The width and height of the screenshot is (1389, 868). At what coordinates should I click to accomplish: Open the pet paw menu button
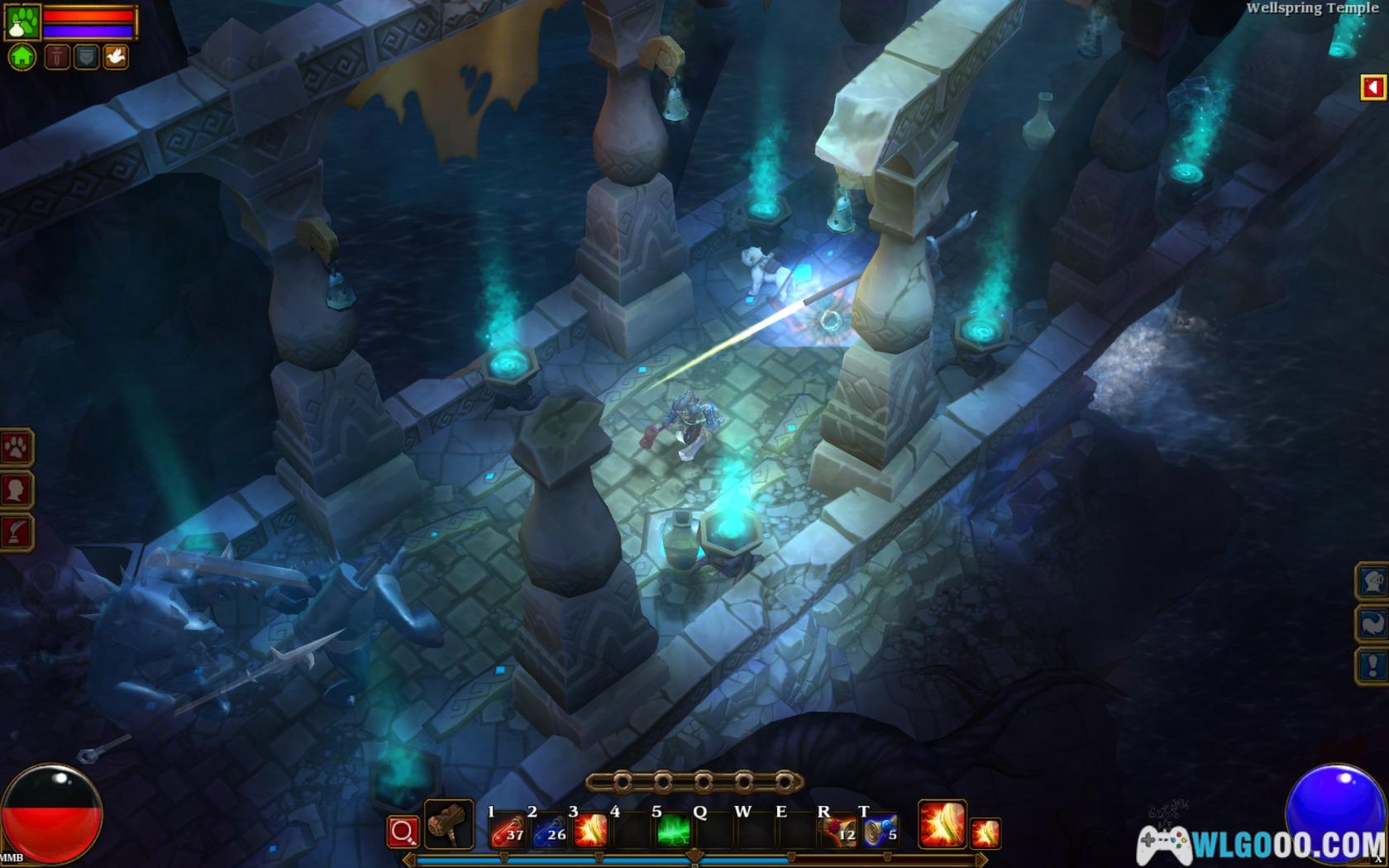pyautogui.click(x=17, y=447)
